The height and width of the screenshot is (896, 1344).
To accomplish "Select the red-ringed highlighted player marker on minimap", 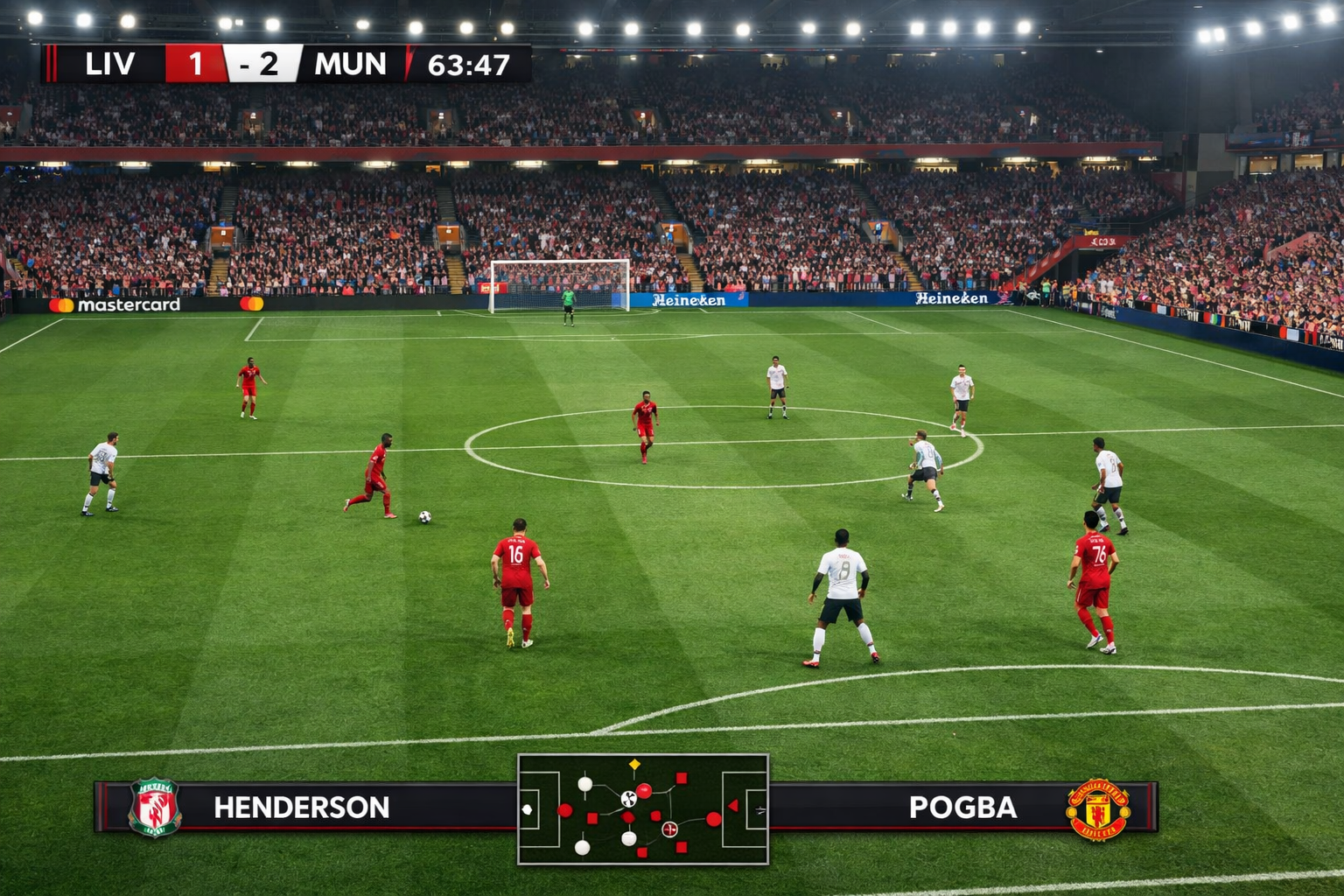I will [669, 829].
